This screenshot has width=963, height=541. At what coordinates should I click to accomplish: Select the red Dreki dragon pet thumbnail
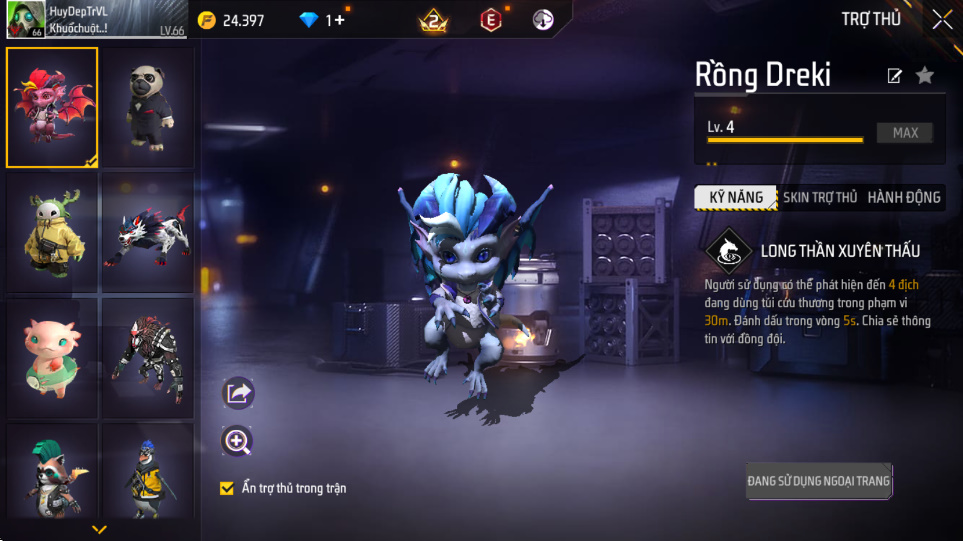(x=52, y=107)
